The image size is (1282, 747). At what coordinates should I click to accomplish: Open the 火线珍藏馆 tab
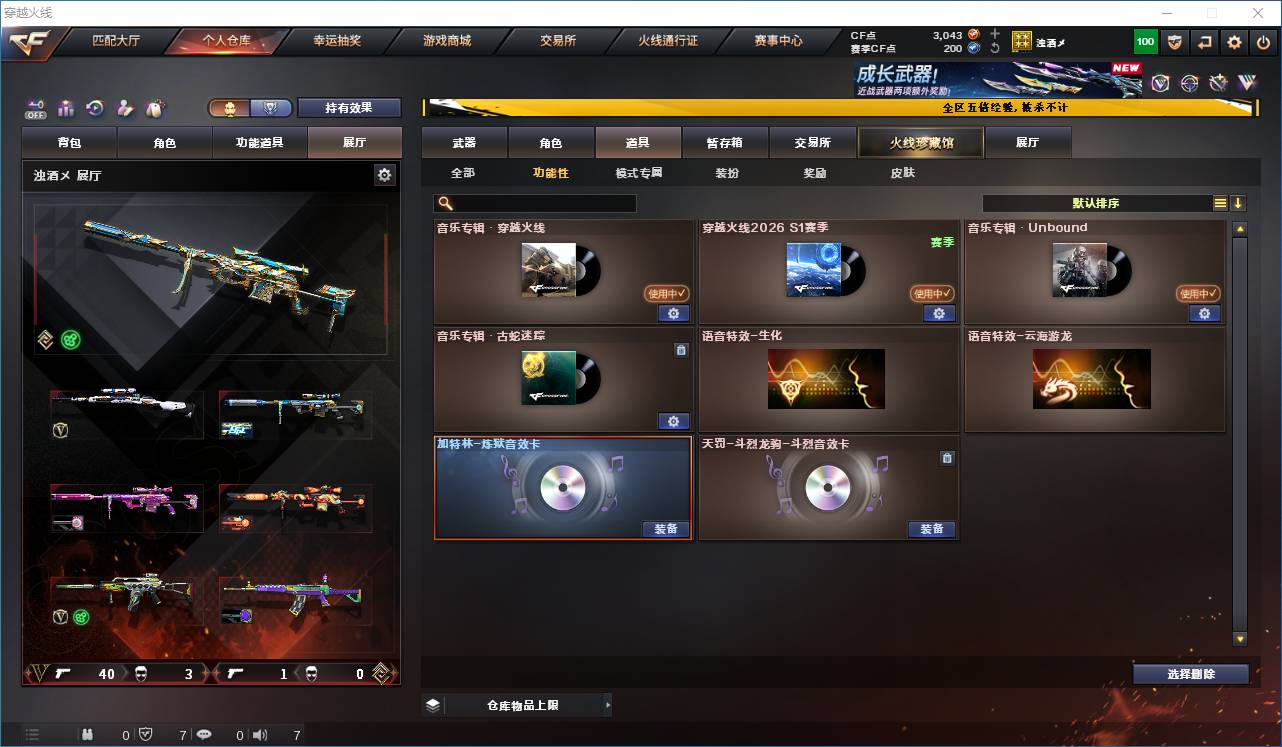[x=918, y=142]
